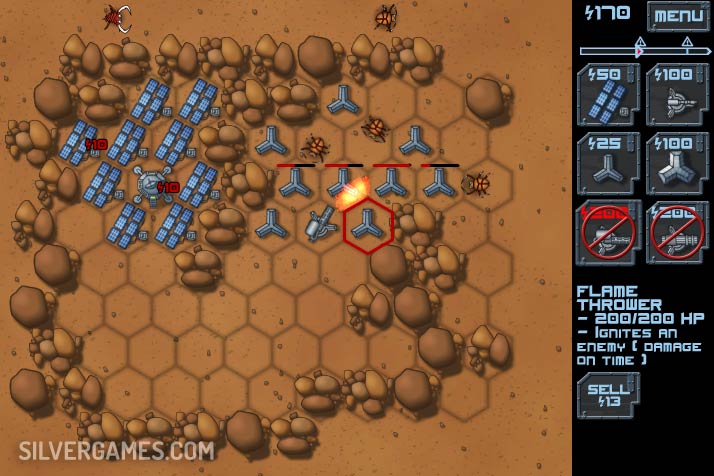Sell the selected tower for 13 energy
Screen dimensions: 714x476
tap(607, 394)
